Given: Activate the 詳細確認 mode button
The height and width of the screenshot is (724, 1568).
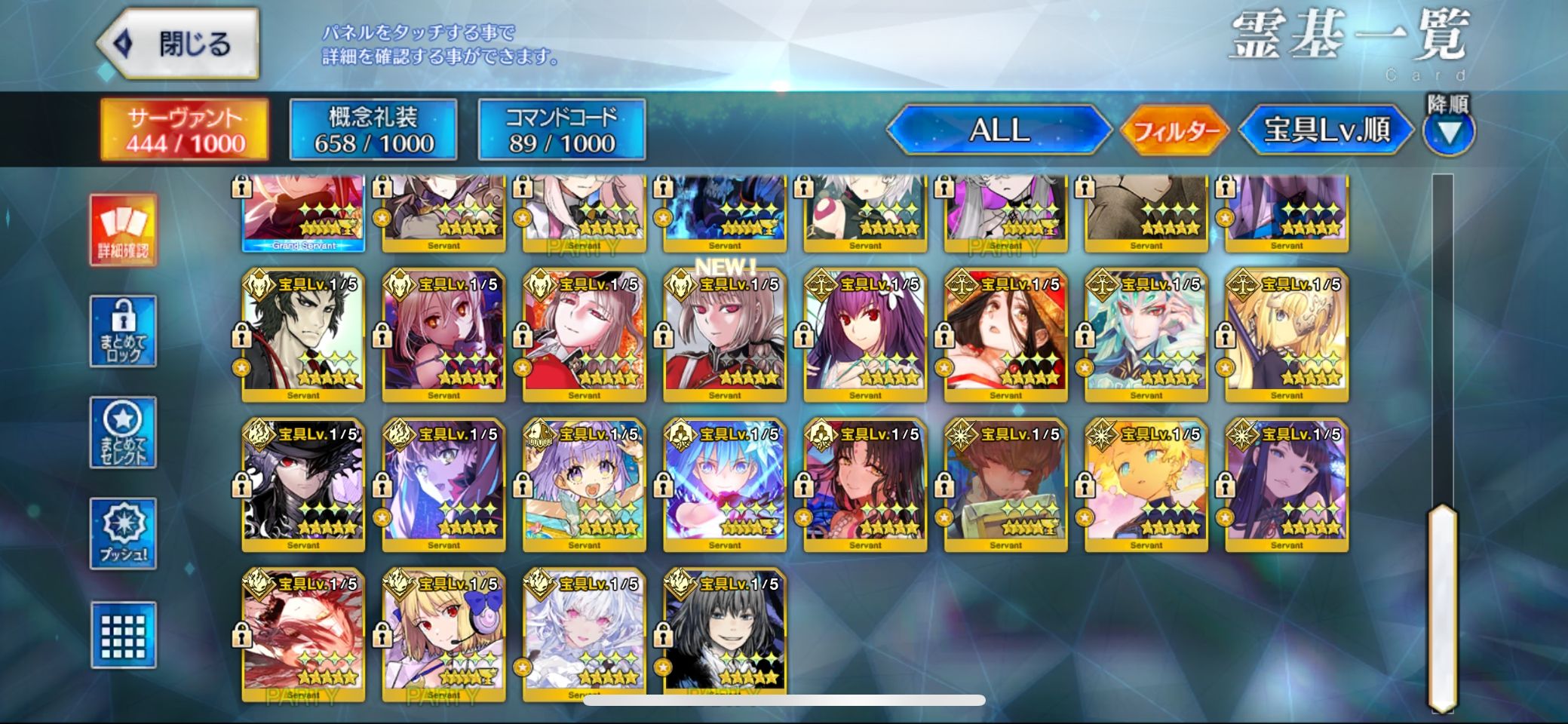Looking at the screenshot, I should [123, 230].
